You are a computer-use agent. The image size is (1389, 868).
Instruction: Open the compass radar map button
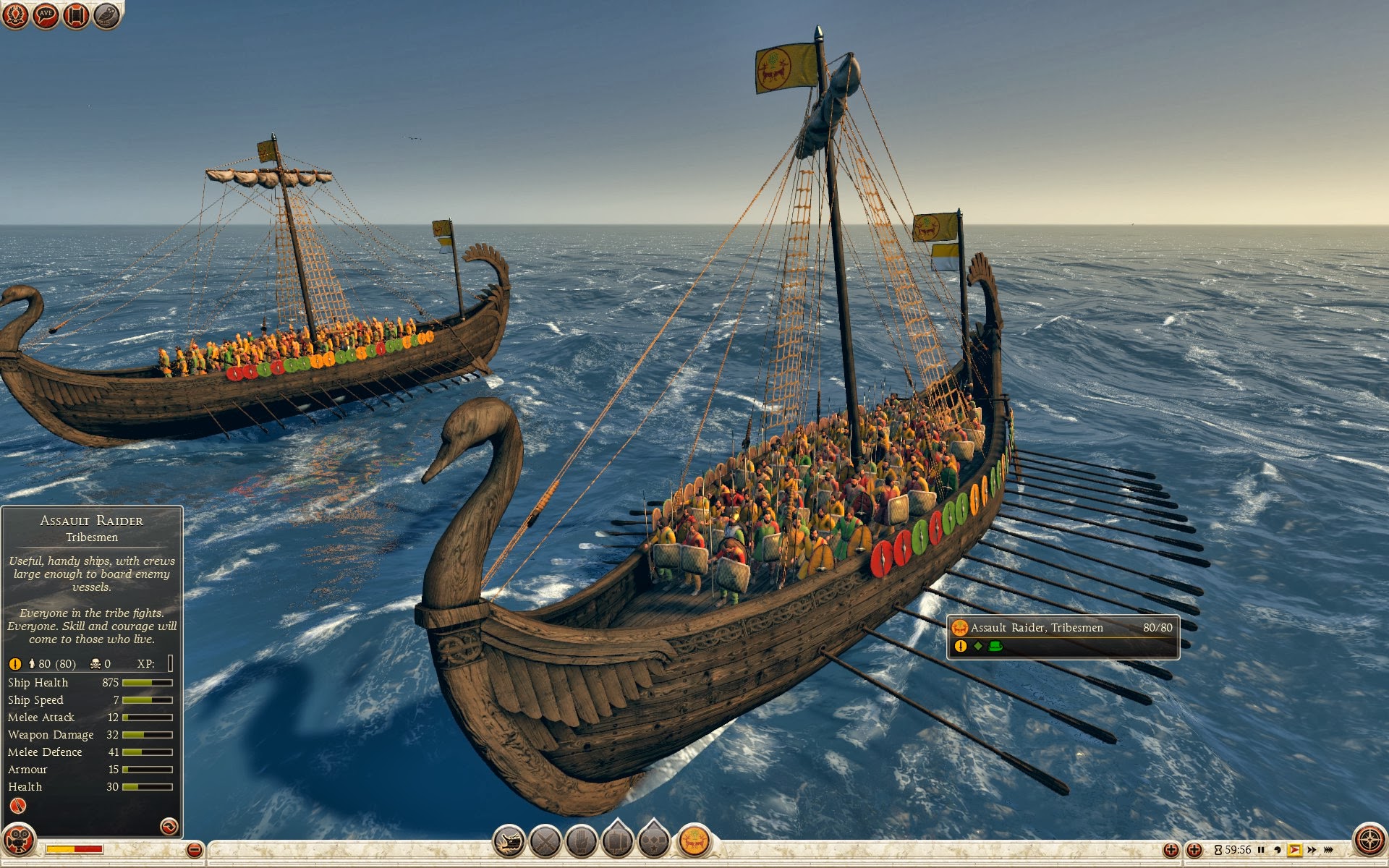click(1369, 841)
